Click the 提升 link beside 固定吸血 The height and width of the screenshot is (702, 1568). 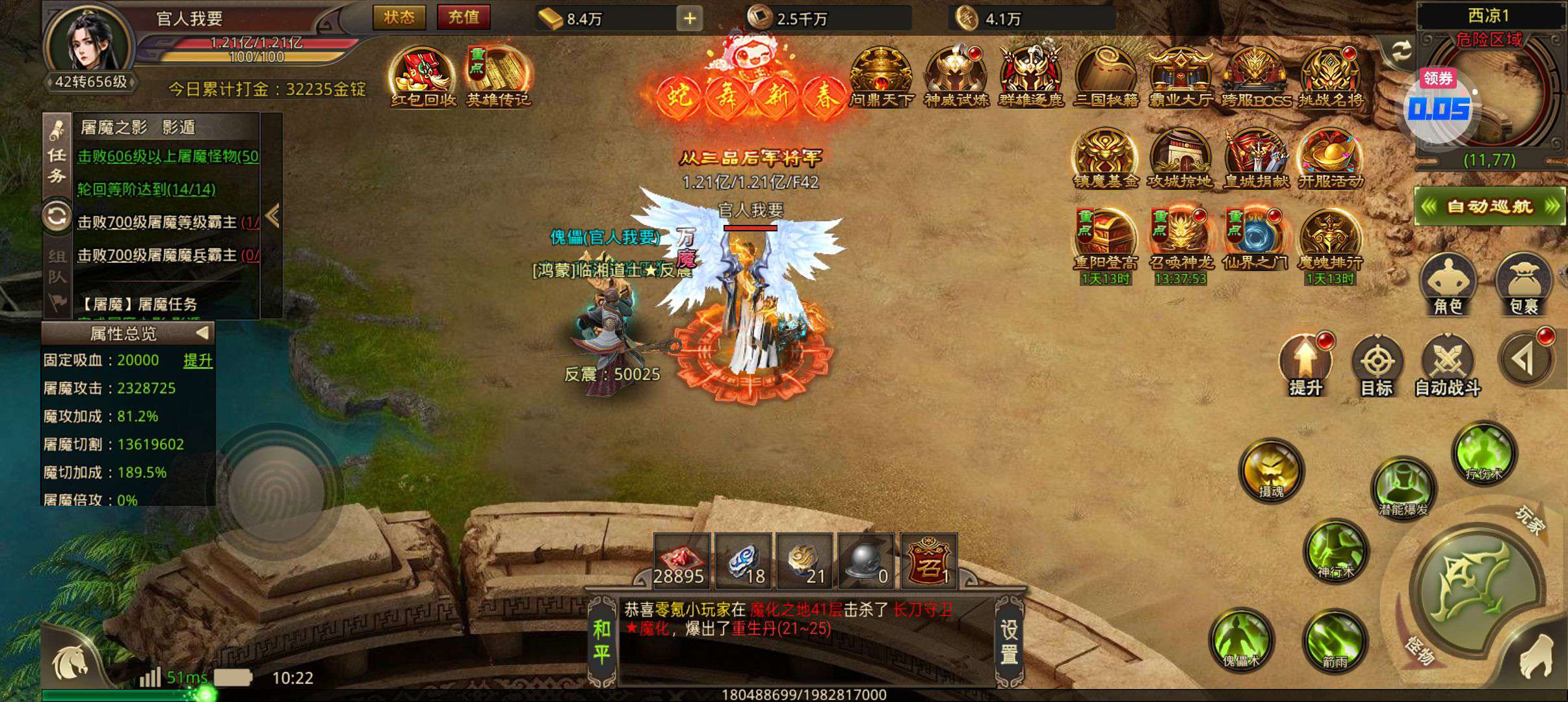pyautogui.click(x=198, y=361)
